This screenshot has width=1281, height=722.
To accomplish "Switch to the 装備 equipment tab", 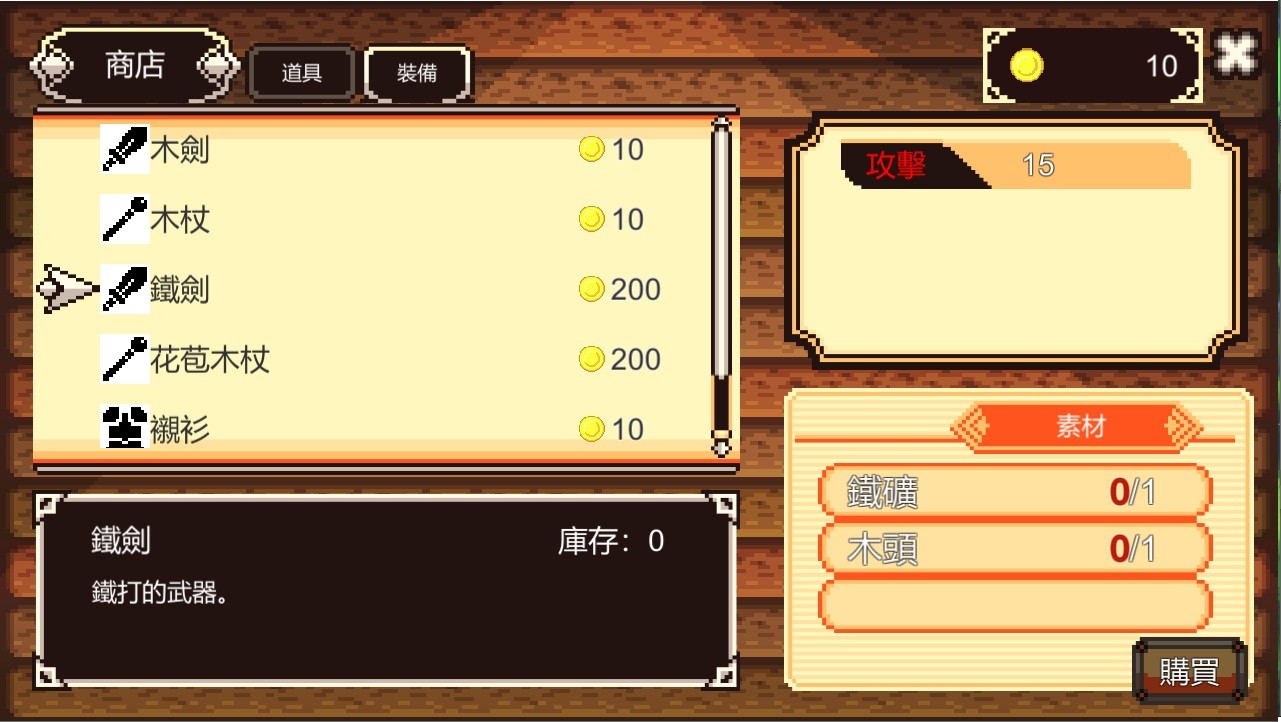I will pyautogui.click(x=417, y=73).
